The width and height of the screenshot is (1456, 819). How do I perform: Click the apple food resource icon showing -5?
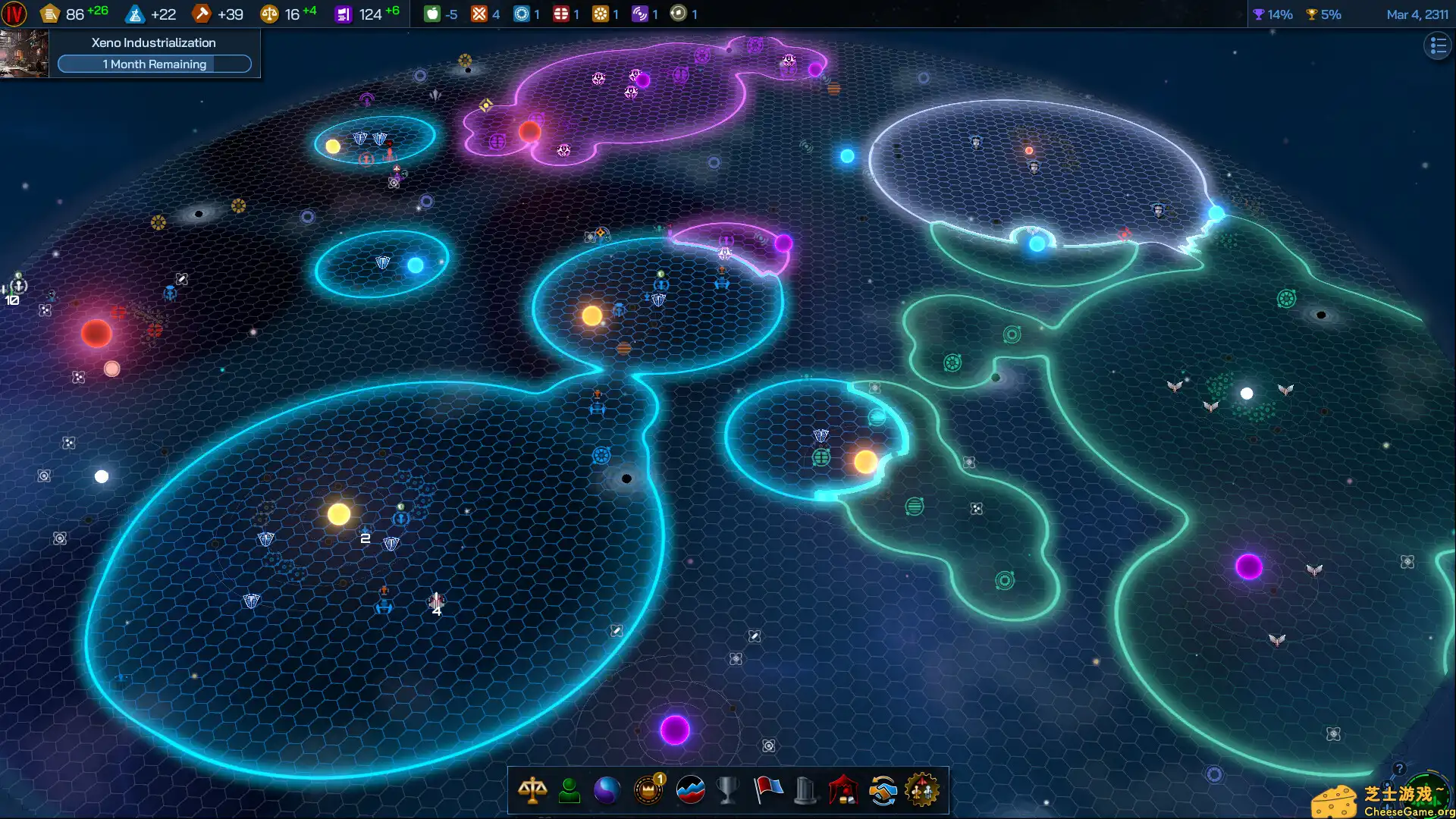tap(432, 13)
